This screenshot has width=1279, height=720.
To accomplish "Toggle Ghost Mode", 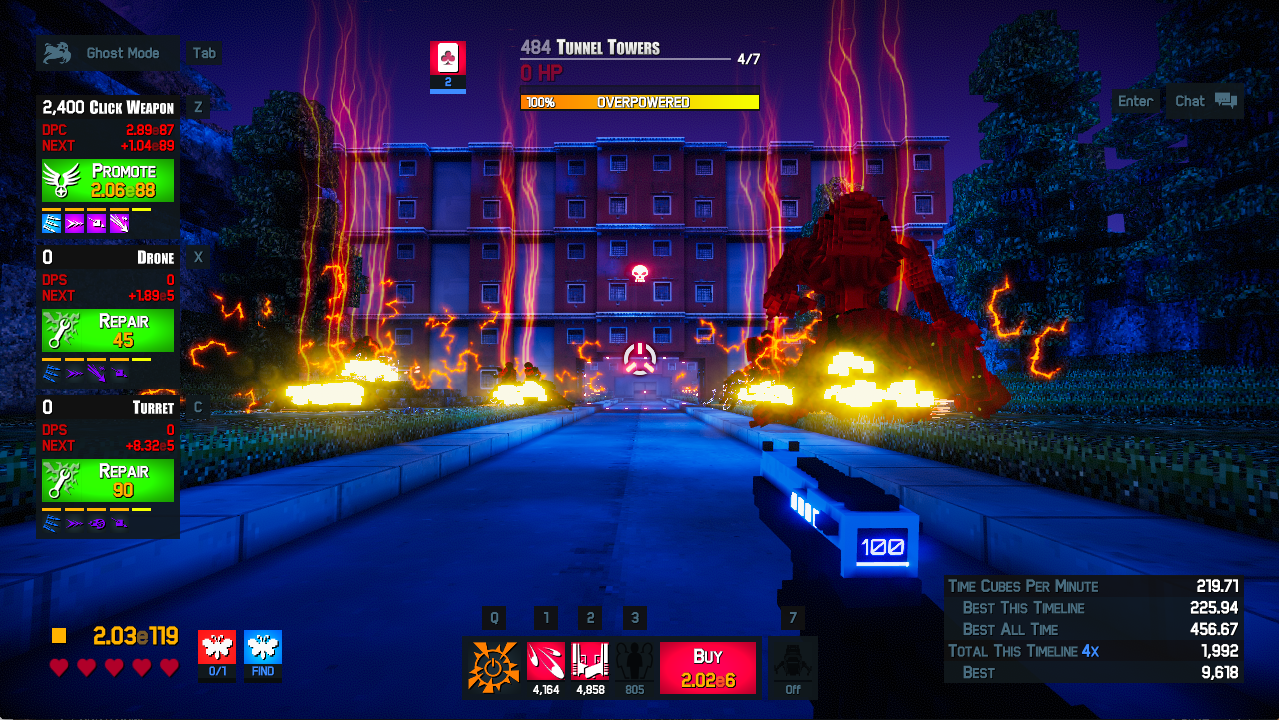I will (x=107, y=53).
